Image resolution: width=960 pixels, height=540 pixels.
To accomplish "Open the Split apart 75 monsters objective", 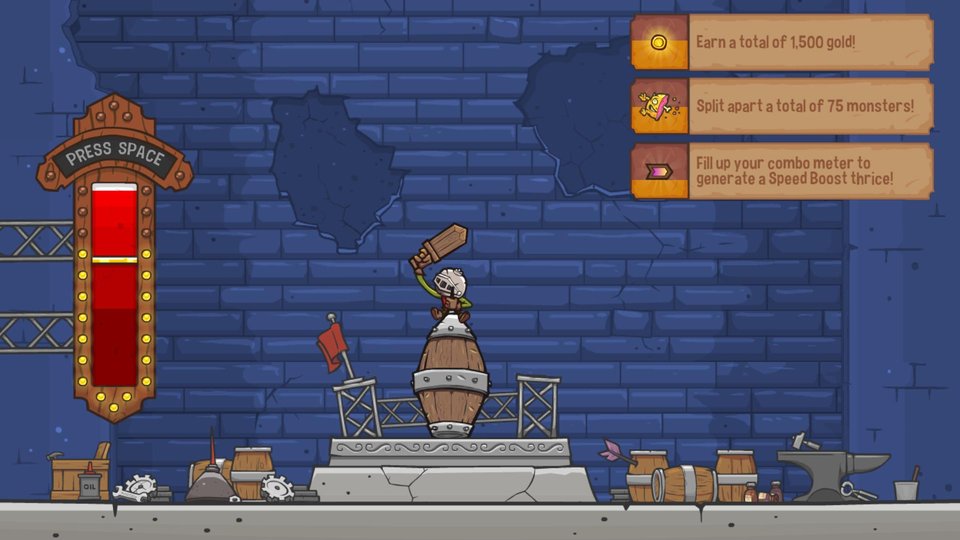I will click(x=781, y=106).
